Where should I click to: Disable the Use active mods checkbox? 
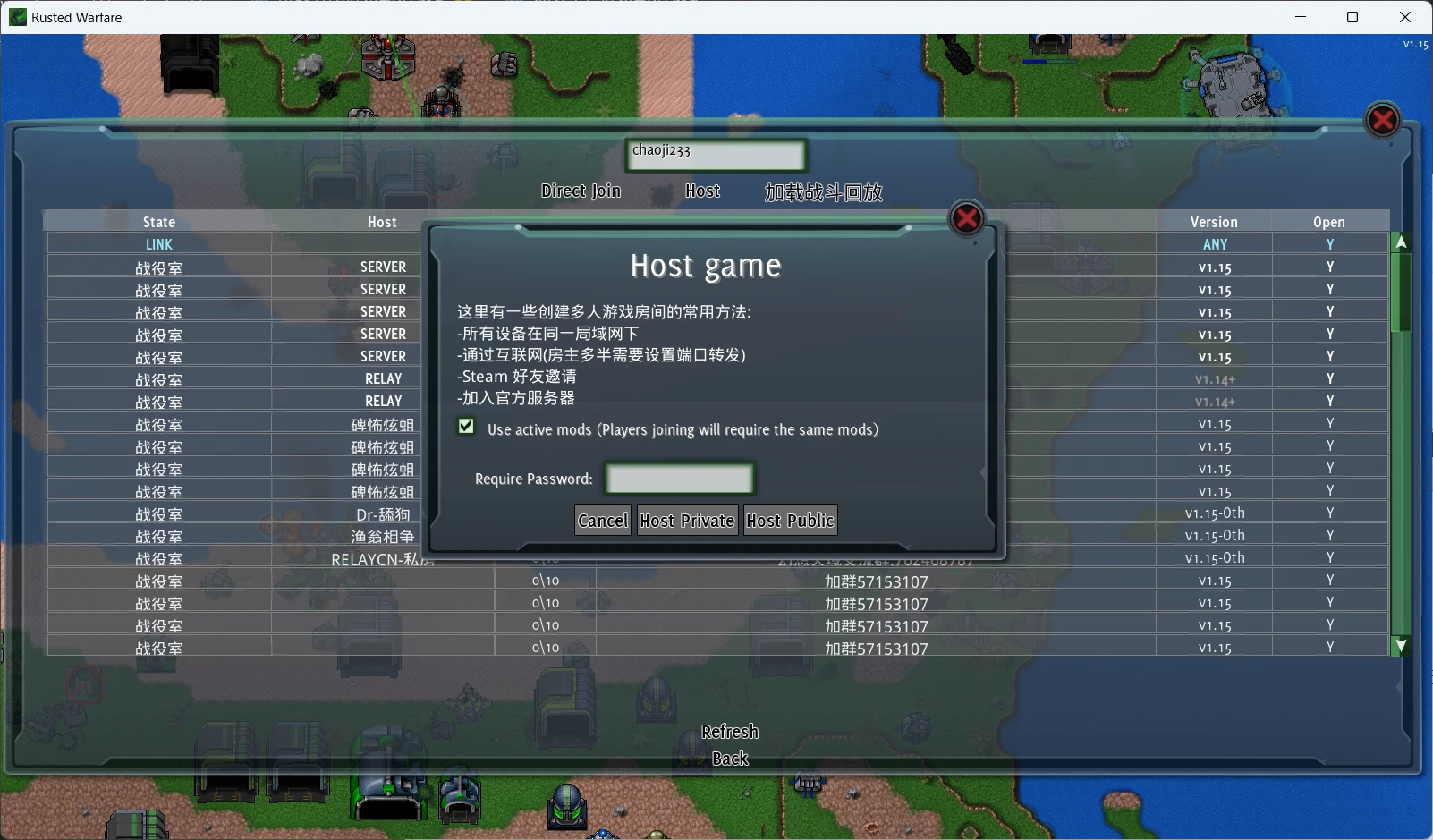click(x=466, y=427)
